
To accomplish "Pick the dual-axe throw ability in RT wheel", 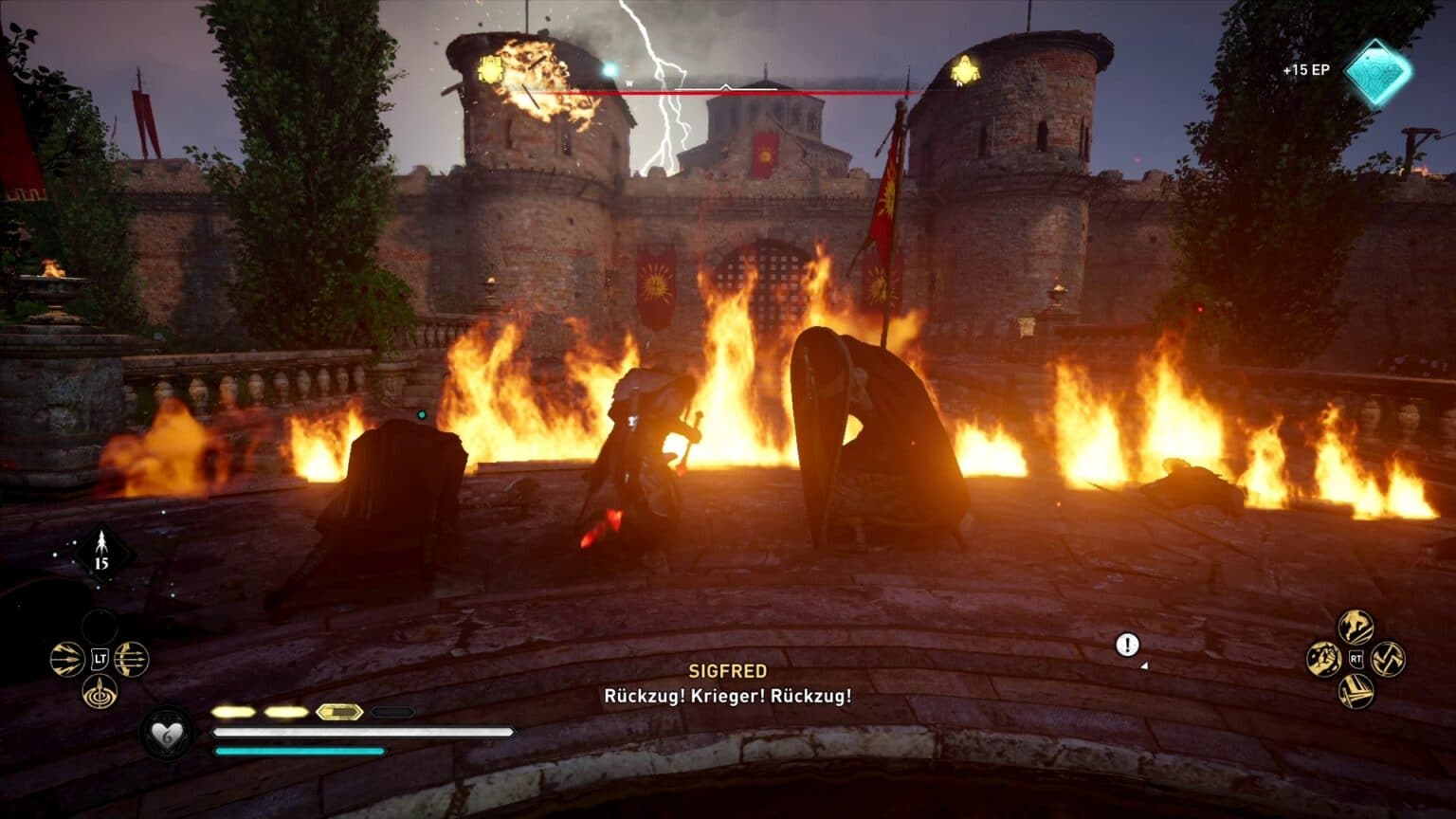I will (1389, 659).
